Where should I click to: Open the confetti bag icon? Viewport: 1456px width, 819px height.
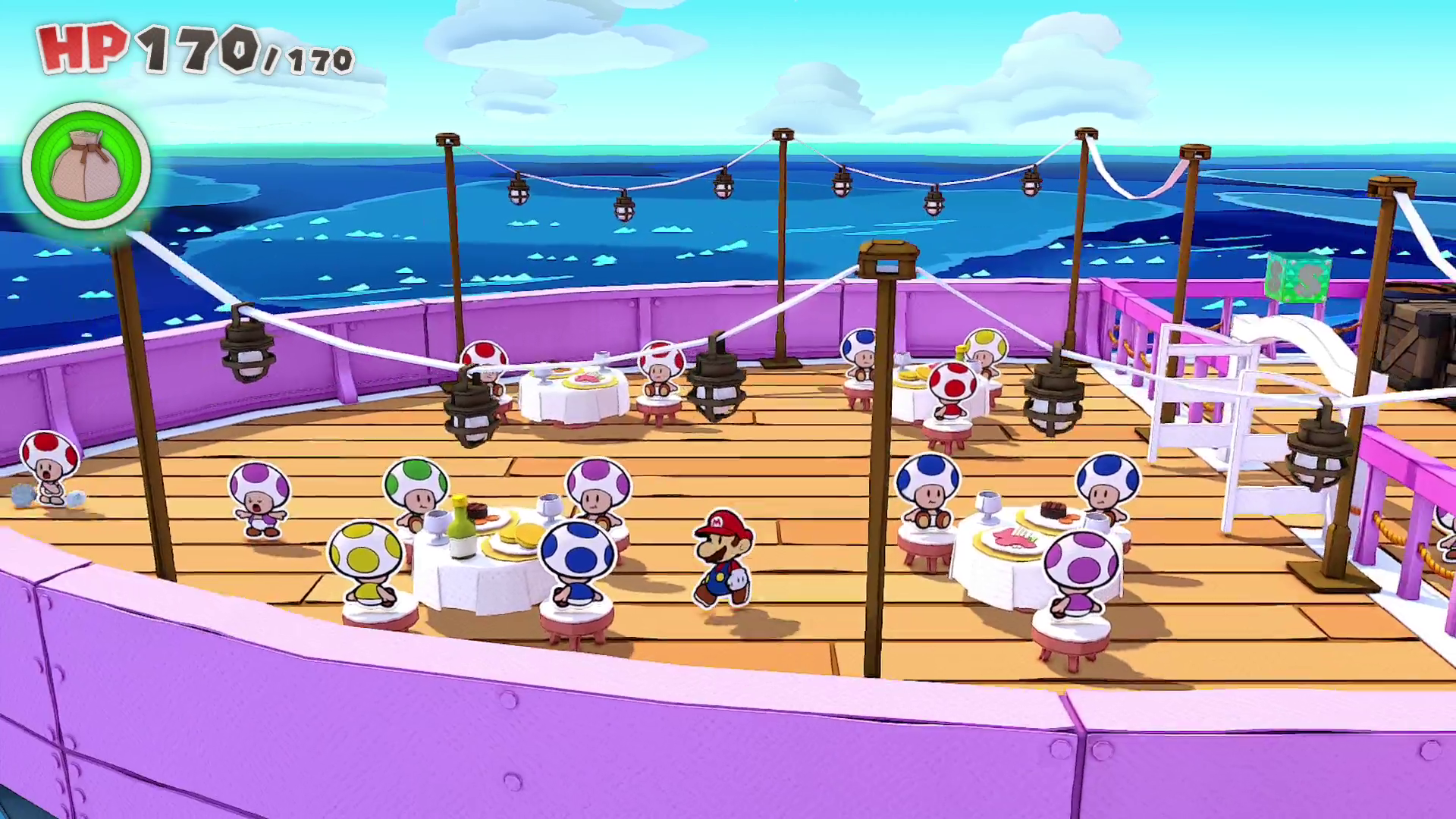[x=86, y=165]
